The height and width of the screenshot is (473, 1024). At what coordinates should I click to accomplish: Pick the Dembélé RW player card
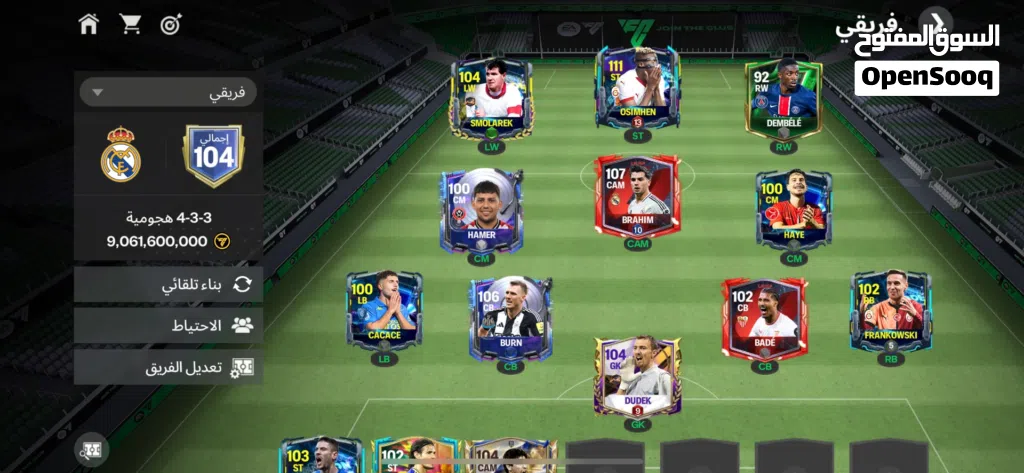[784, 98]
